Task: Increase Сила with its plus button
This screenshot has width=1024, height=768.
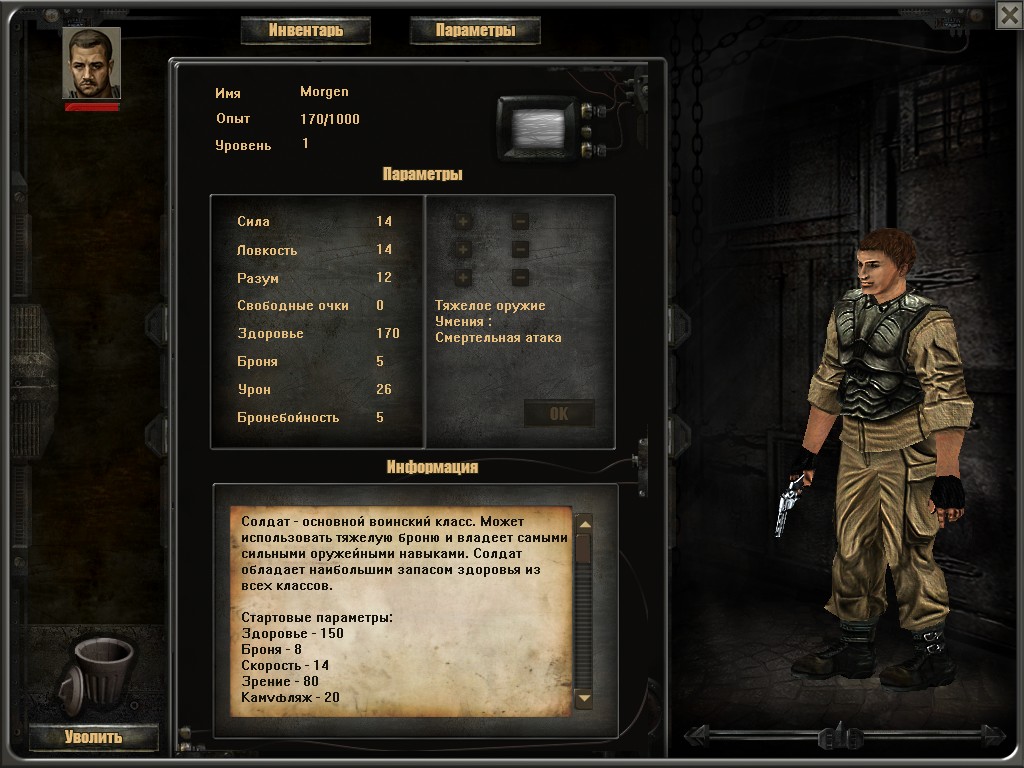Action: (463, 222)
